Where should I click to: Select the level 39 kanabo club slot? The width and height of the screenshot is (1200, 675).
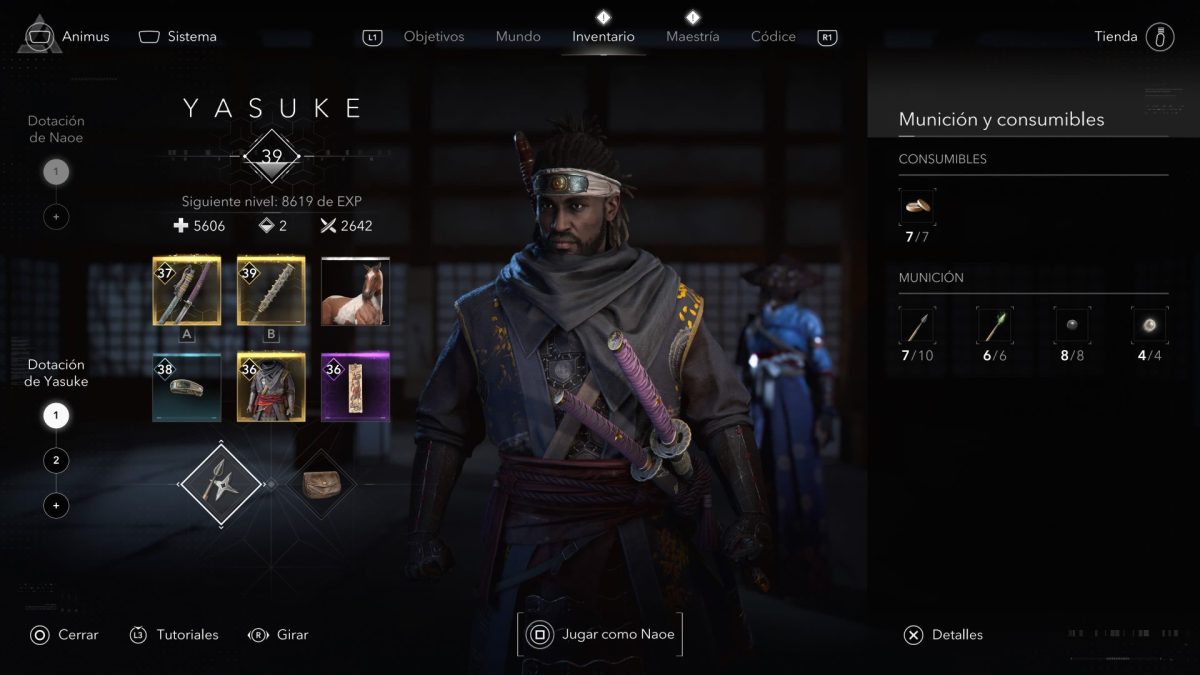[x=271, y=291]
